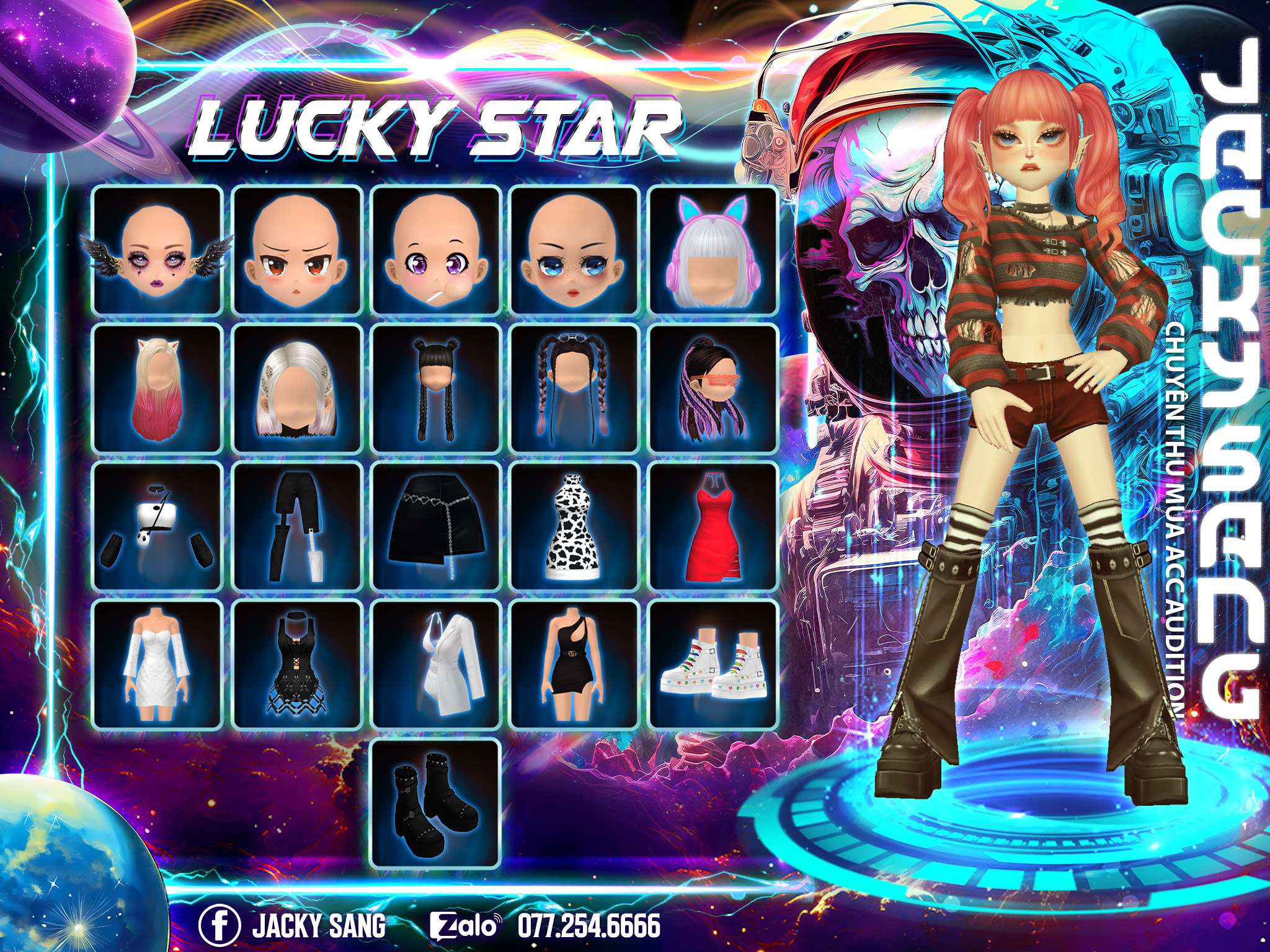Choose the black one-shoulder dress
This screenshot has width=1270, height=952.
point(575,664)
